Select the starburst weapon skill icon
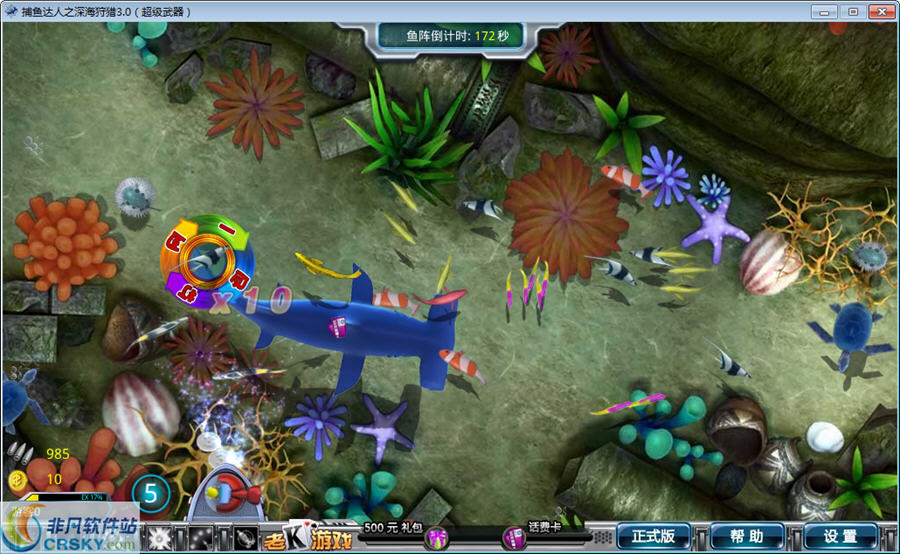900x554 pixels. point(159,539)
